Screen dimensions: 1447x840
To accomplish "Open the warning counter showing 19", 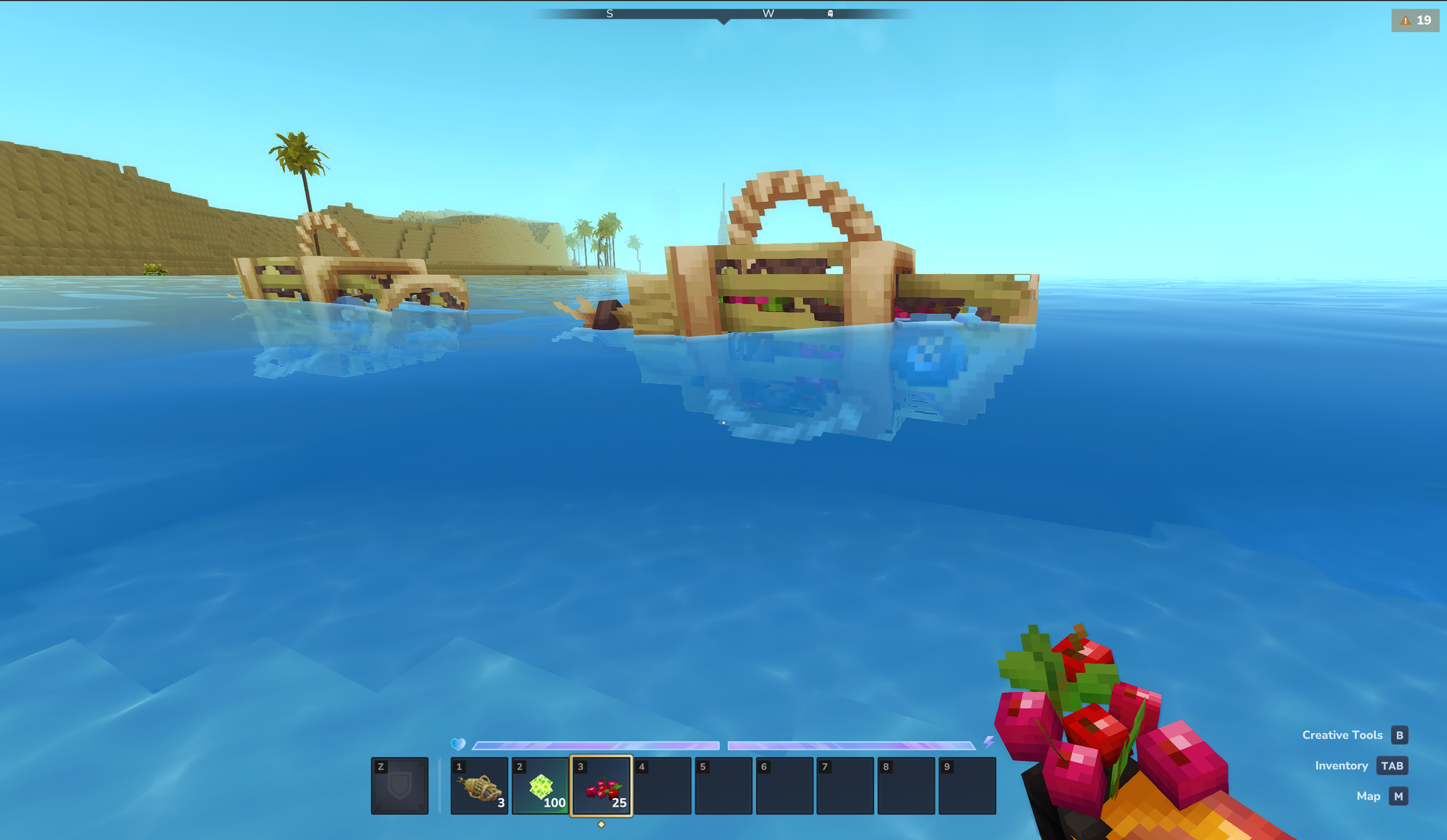I will [1415, 20].
